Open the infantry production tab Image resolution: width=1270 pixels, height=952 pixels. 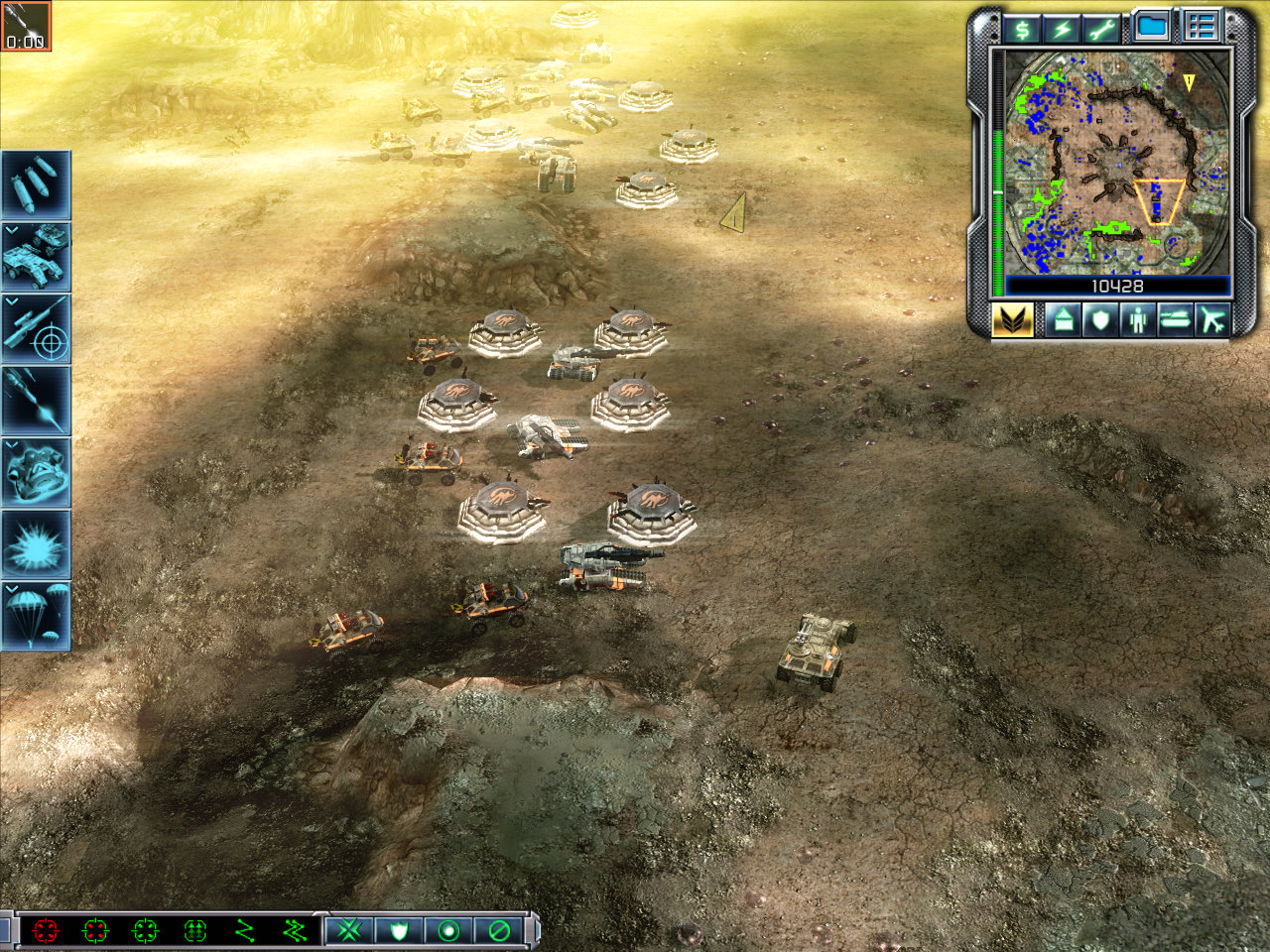coord(1137,320)
